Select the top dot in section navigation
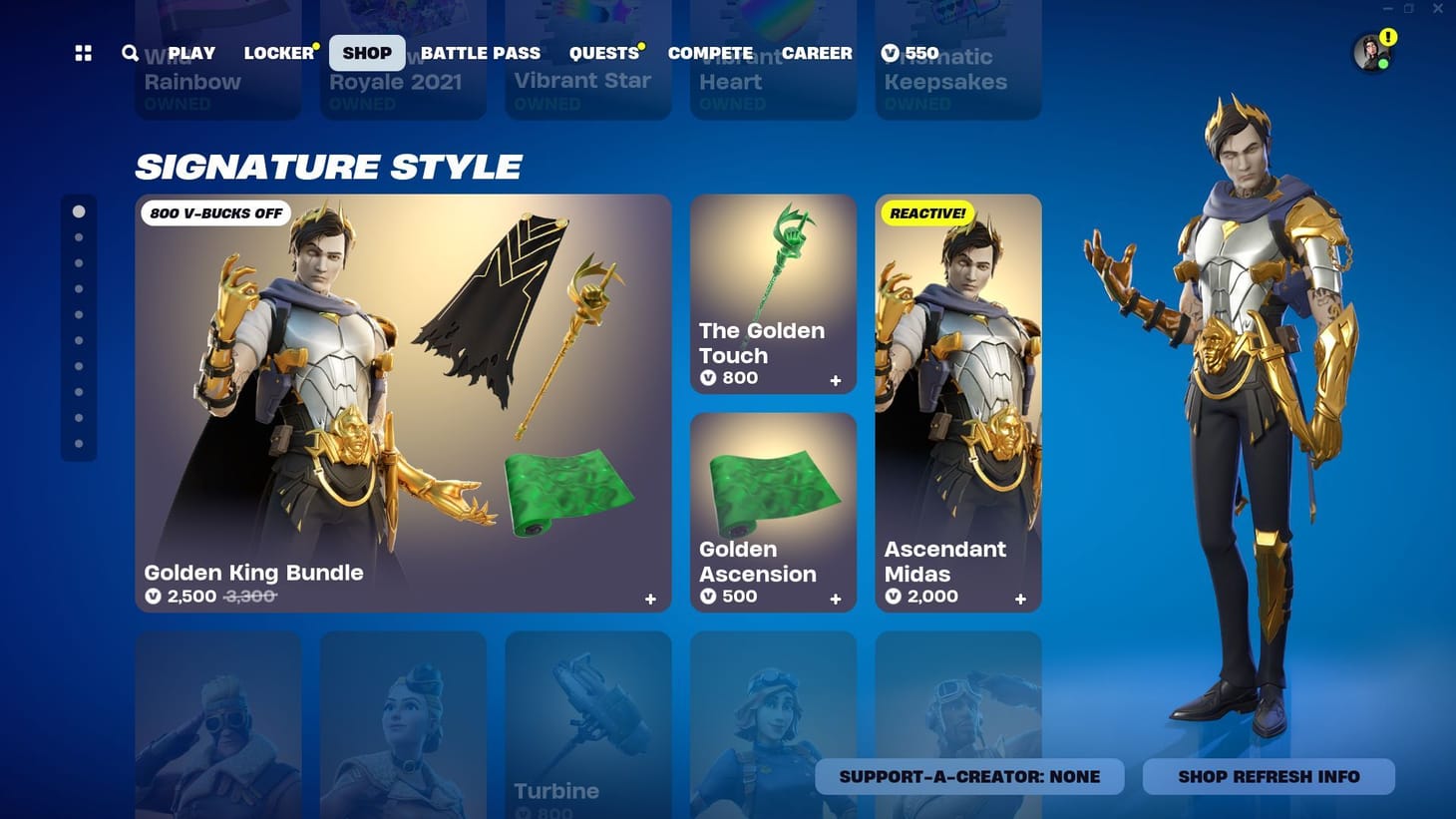The height and width of the screenshot is (819, 1456). (79, 210)
